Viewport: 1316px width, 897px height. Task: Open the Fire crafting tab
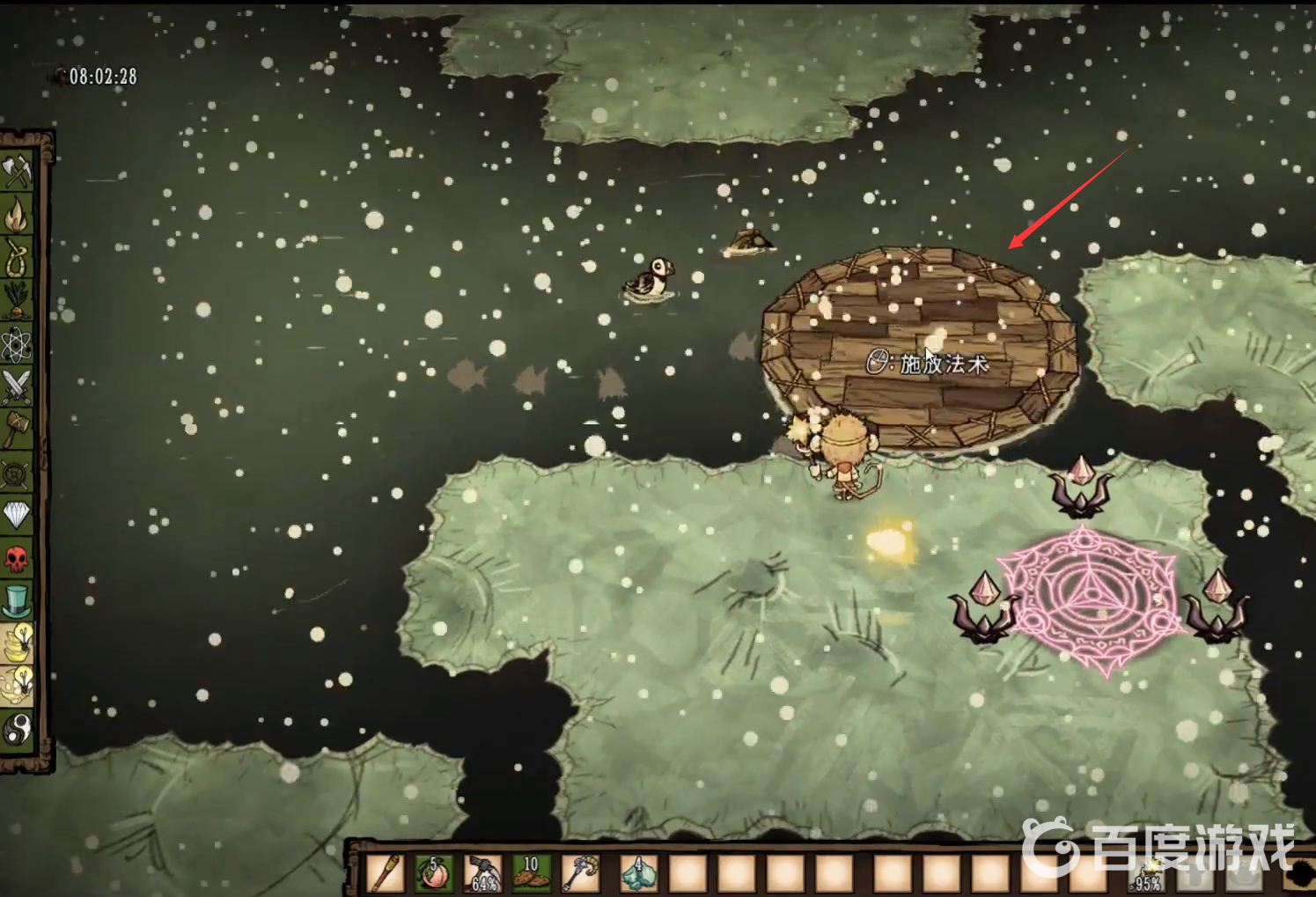click(17, 214)
